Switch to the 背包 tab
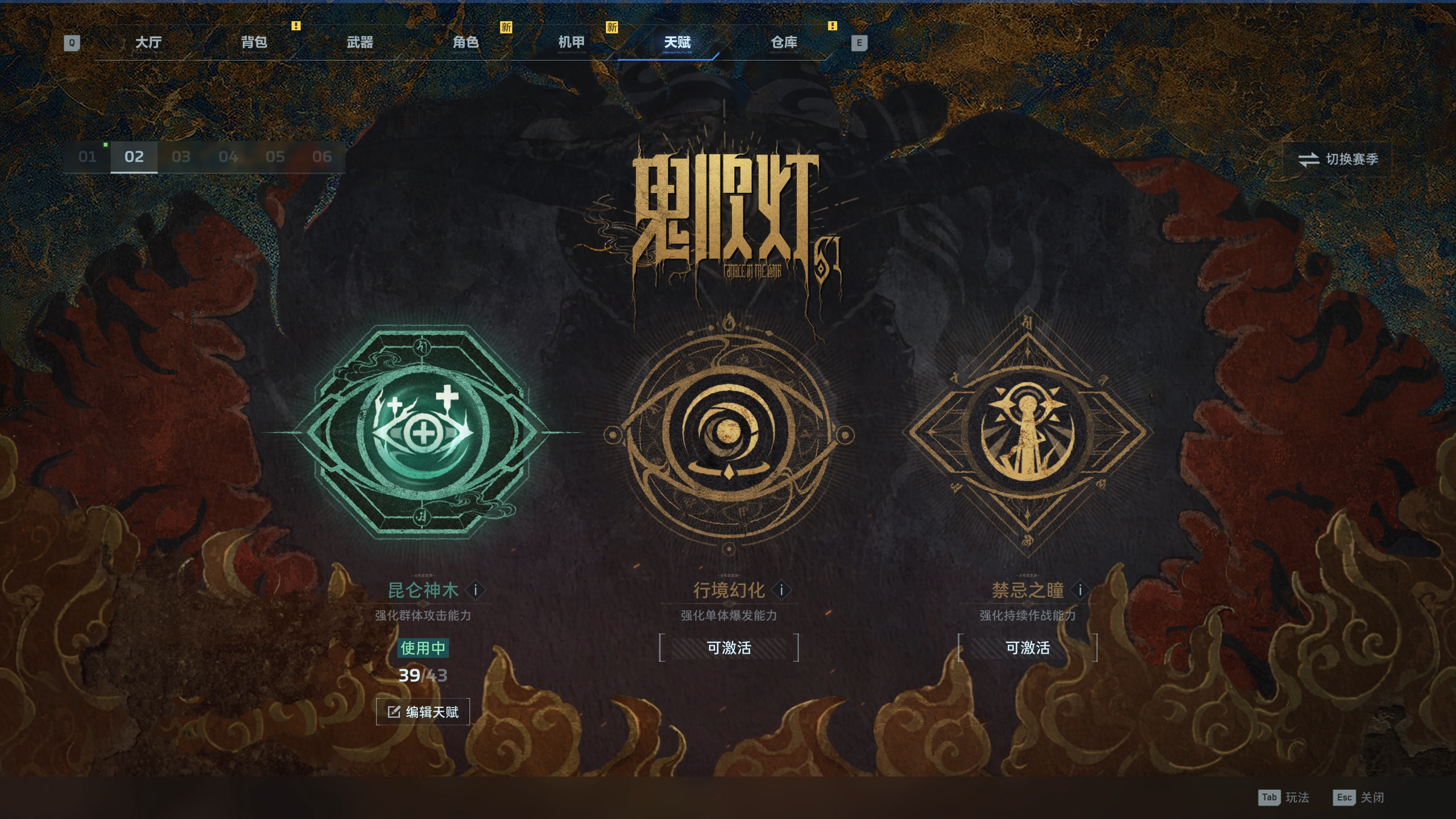 pos(254,42)
